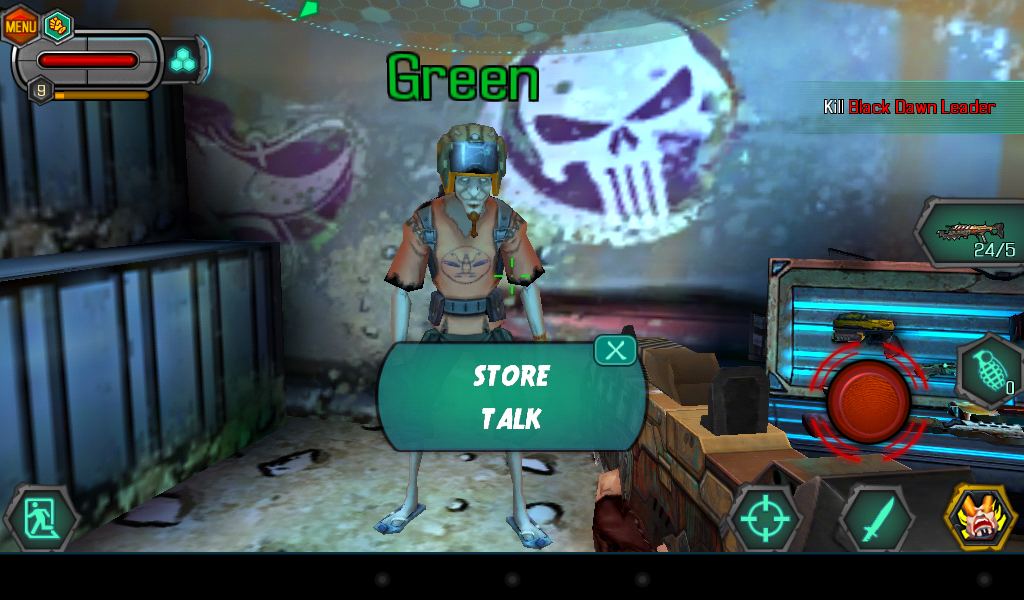
Task: Click the cyan triple-hexagon icon
Action: coord(182,59)
